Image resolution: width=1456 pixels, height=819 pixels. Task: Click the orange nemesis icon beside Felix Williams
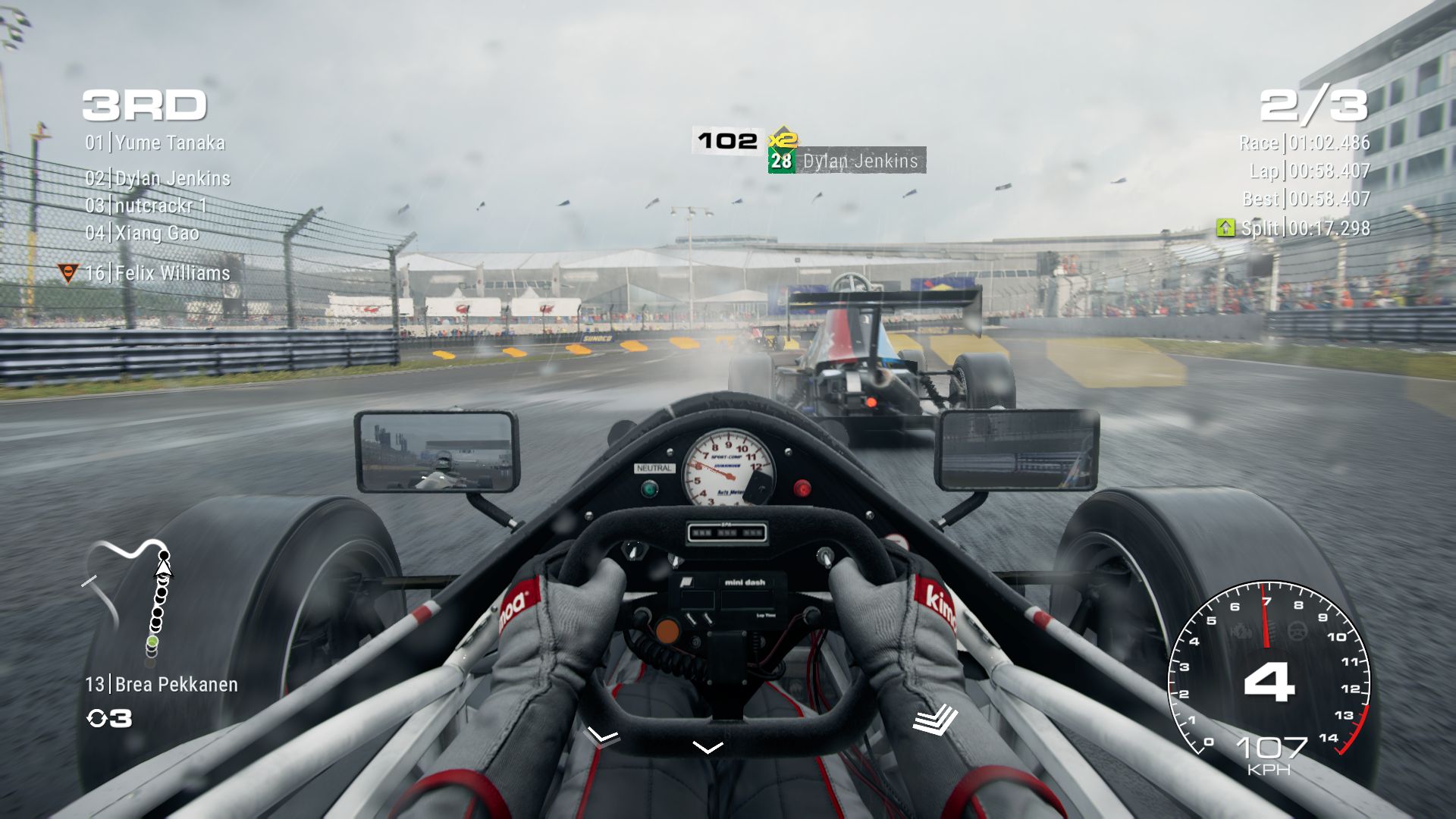pyautogui.click(x=68, y=273)
